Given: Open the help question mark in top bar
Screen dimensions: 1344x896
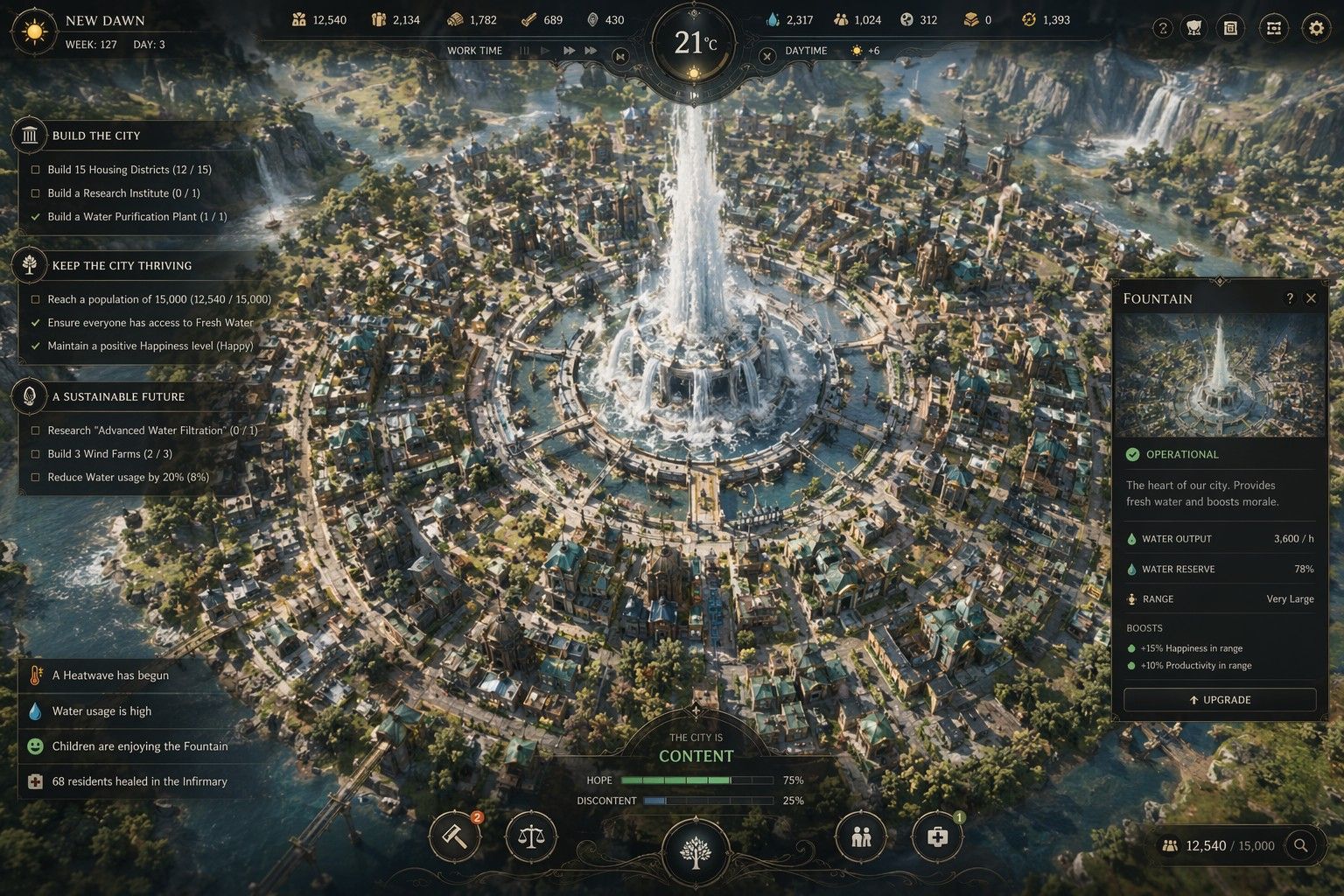Looking at the screenshot, I should 1162,28.
